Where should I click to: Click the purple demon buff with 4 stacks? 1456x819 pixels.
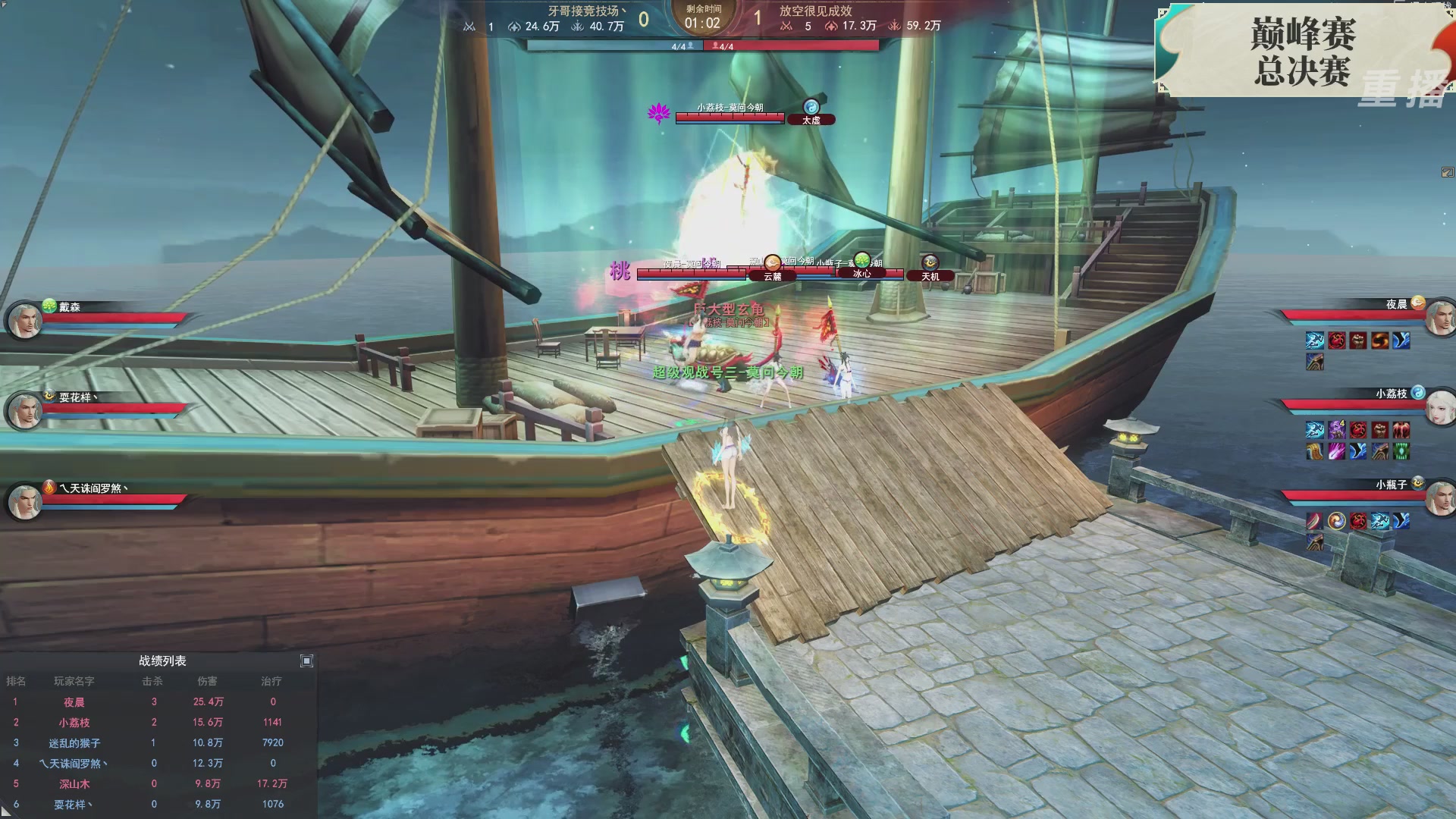tap(1336, 431)
